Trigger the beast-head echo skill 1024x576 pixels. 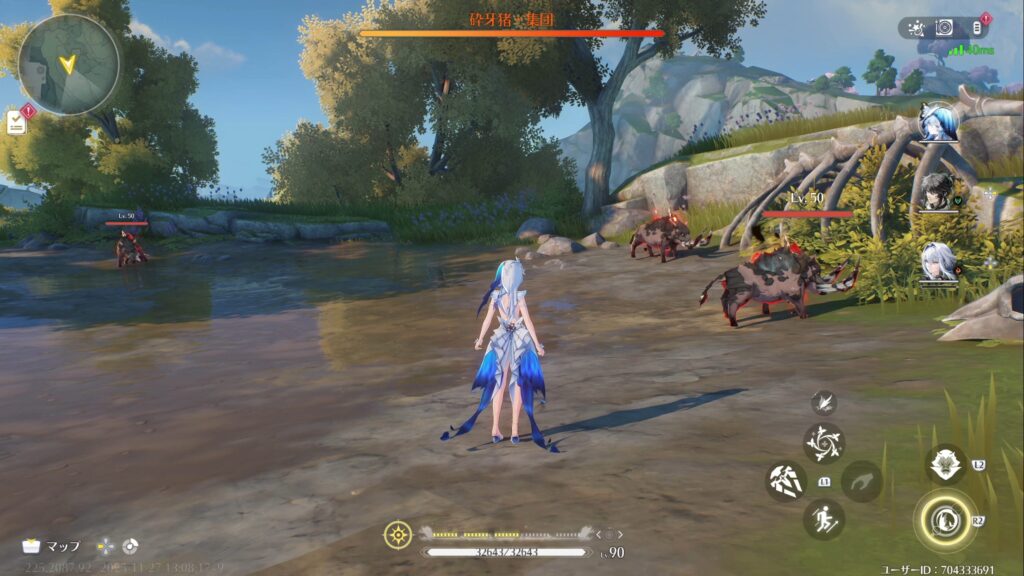tap(945, 464)
